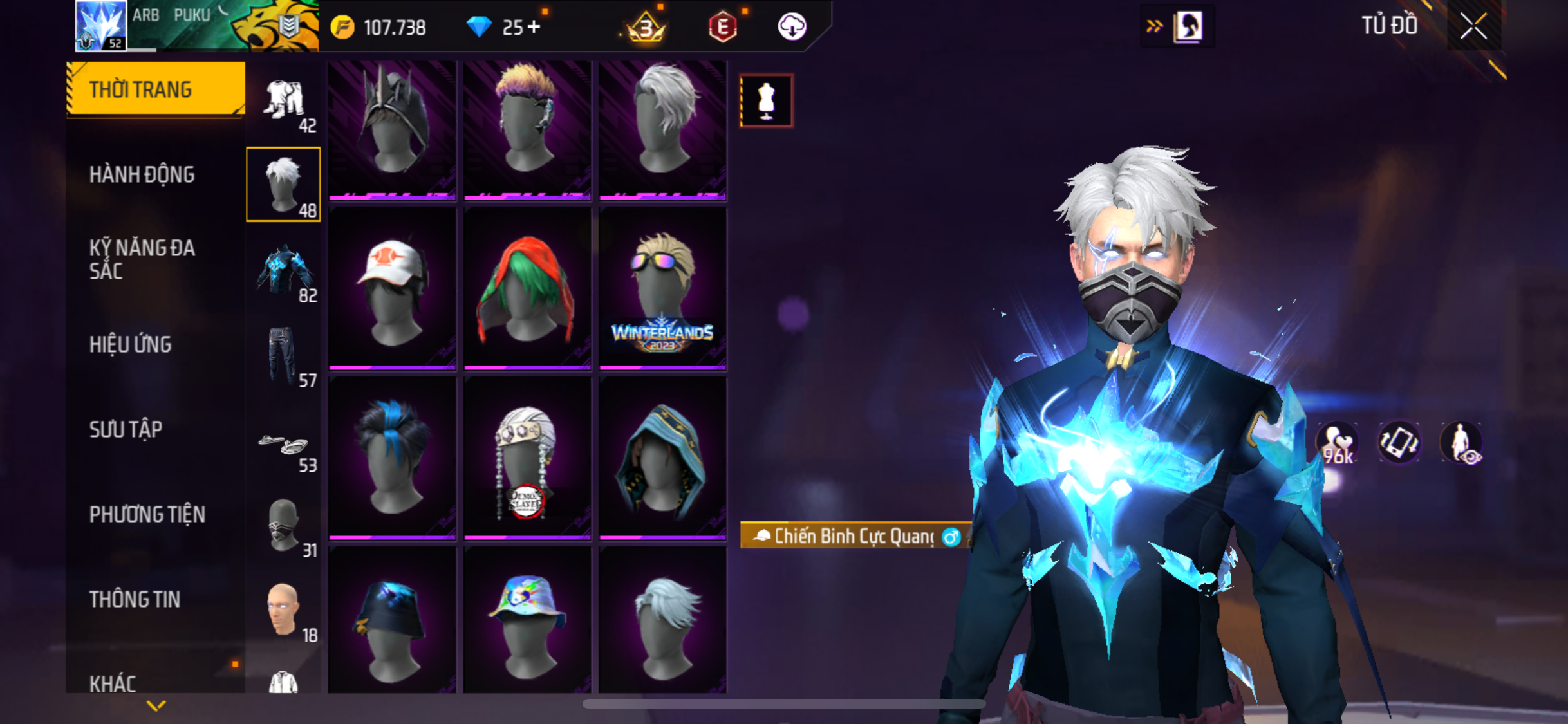The image size is (1568, 724).
Task: Toggle the character view eye icon
Action: click(1461, 443)
